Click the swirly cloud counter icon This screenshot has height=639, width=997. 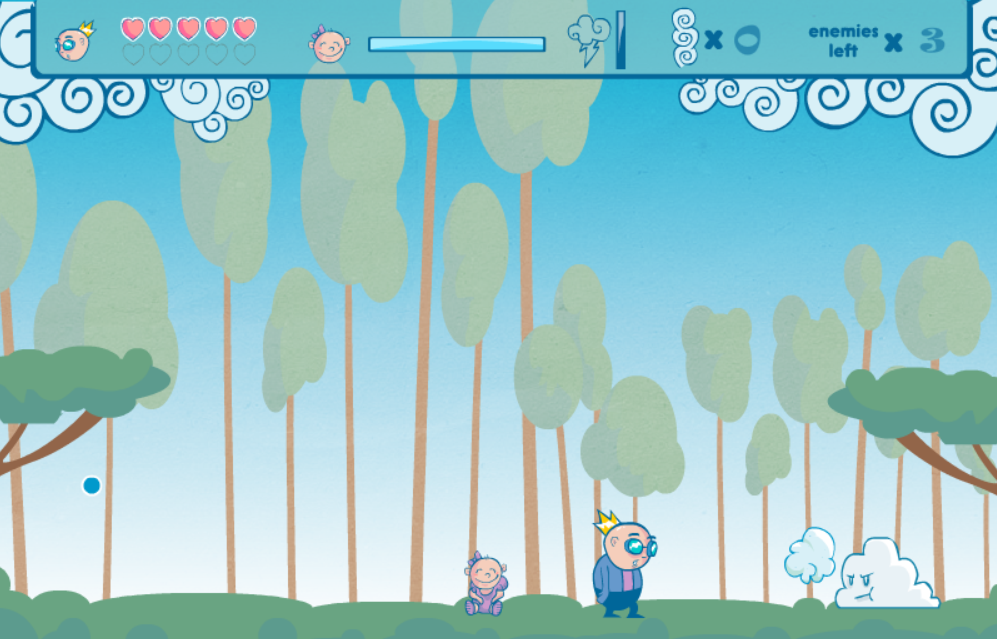tap(685, 38)
